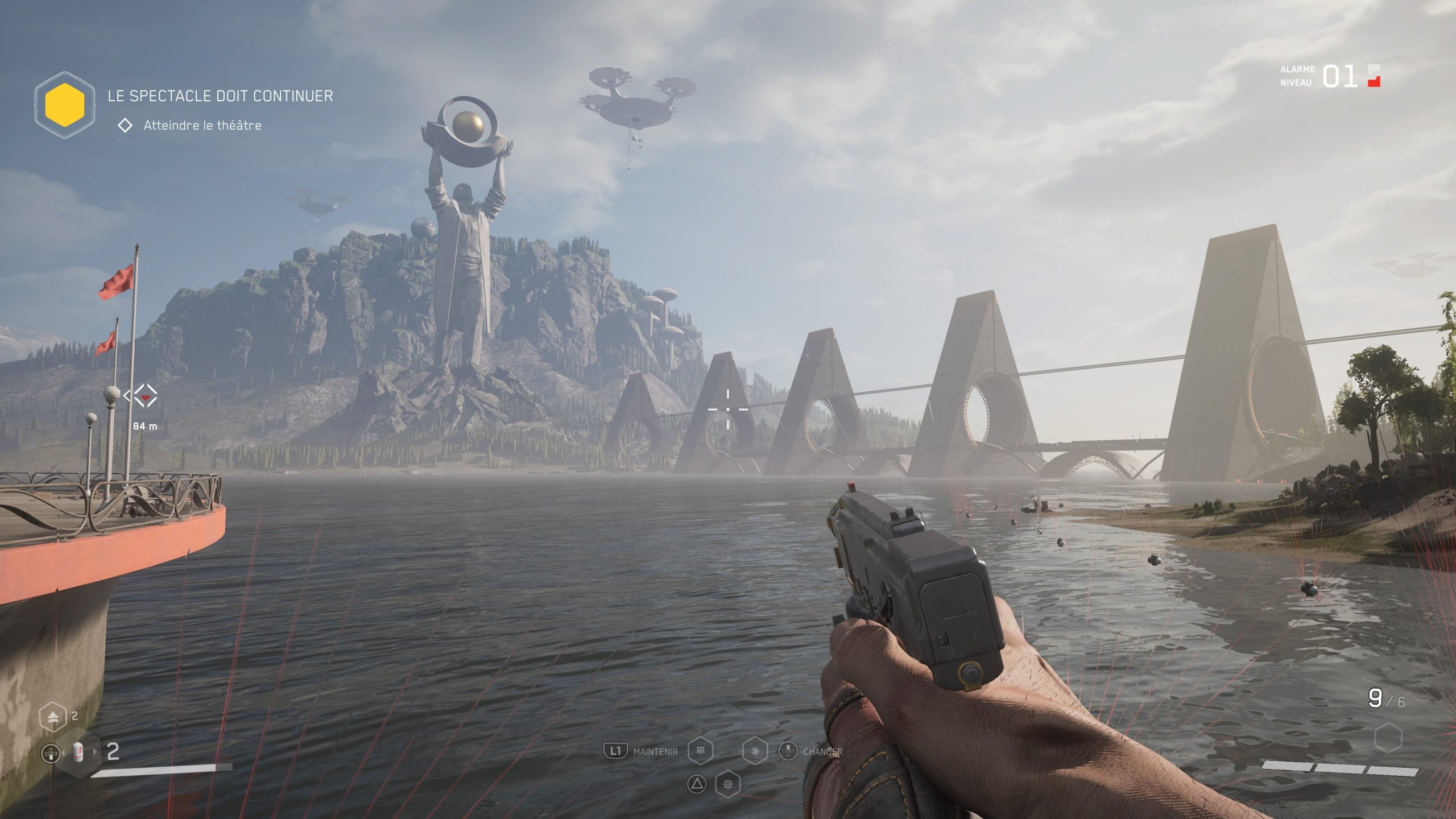Click the diamond marker beside Atteindre le théâtre
The height and width of the screenshot is (819, 1456).
point(126,126)
